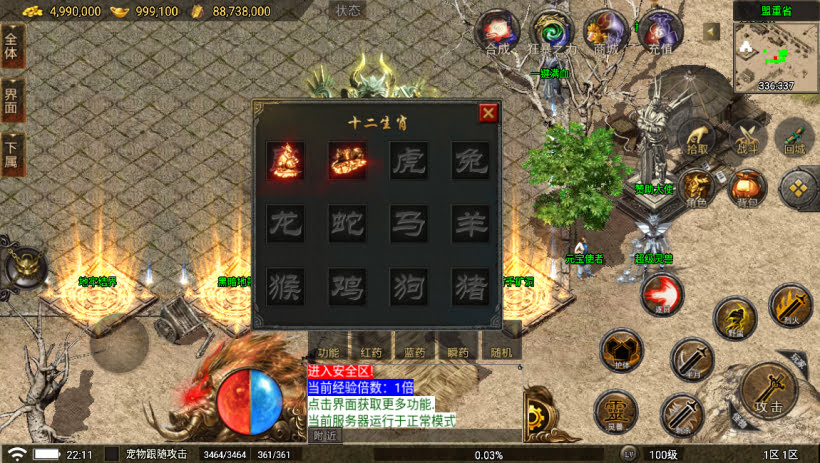Pick the 猪 (pig) zodiac tile
Viewport: 820px width, 463px height.
pos(469,287)
